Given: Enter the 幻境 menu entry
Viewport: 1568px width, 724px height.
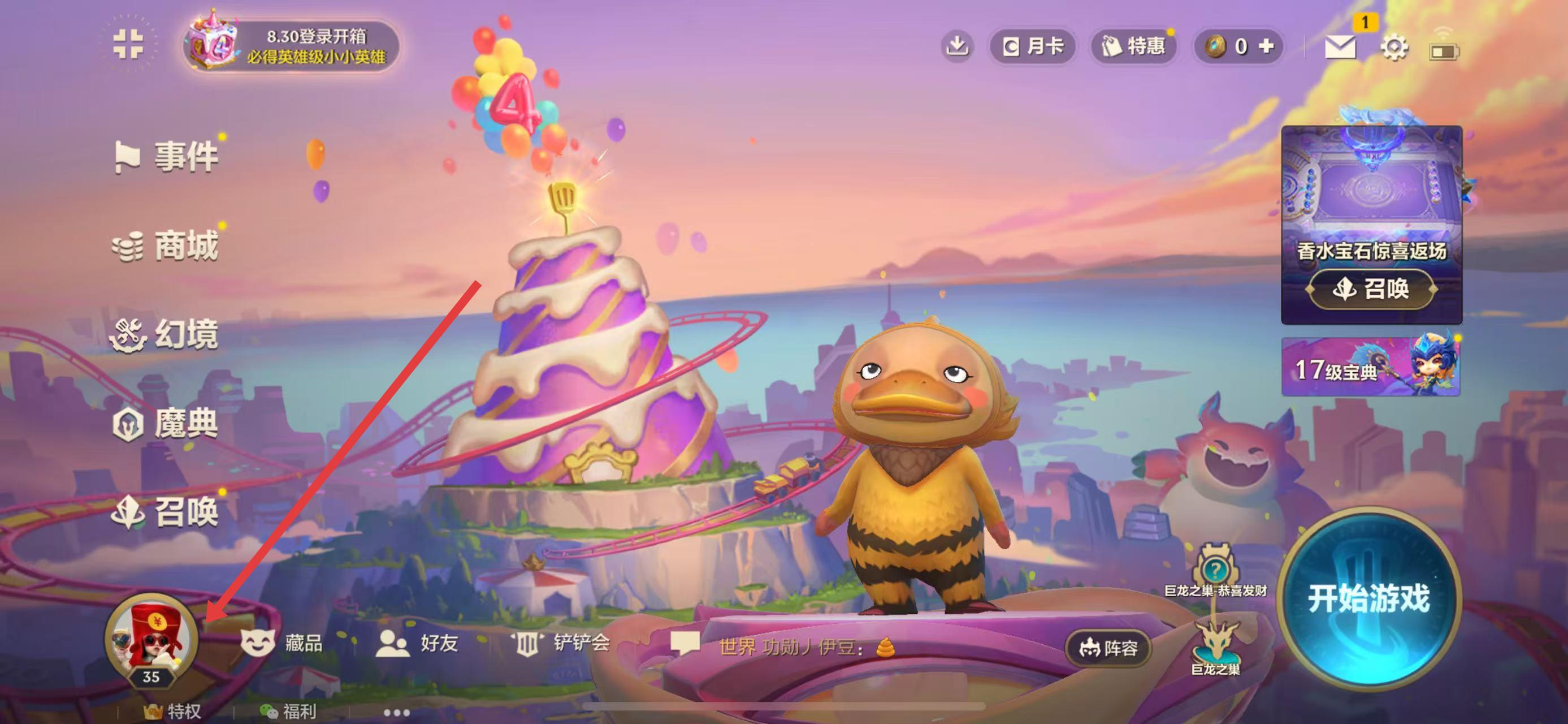Looking at the screenshot, I should click(x=166, y=334).
